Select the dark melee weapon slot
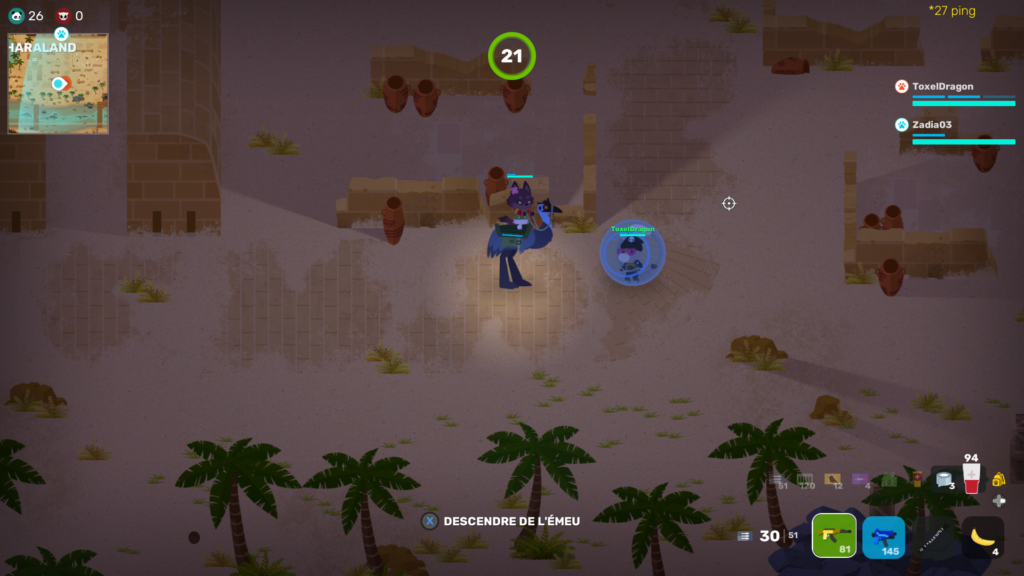 933,537
